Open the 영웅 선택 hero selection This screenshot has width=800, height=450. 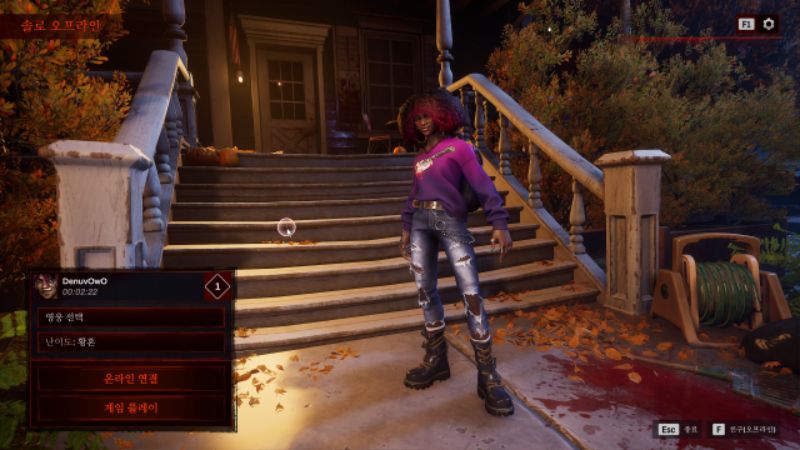coord(131,318)
